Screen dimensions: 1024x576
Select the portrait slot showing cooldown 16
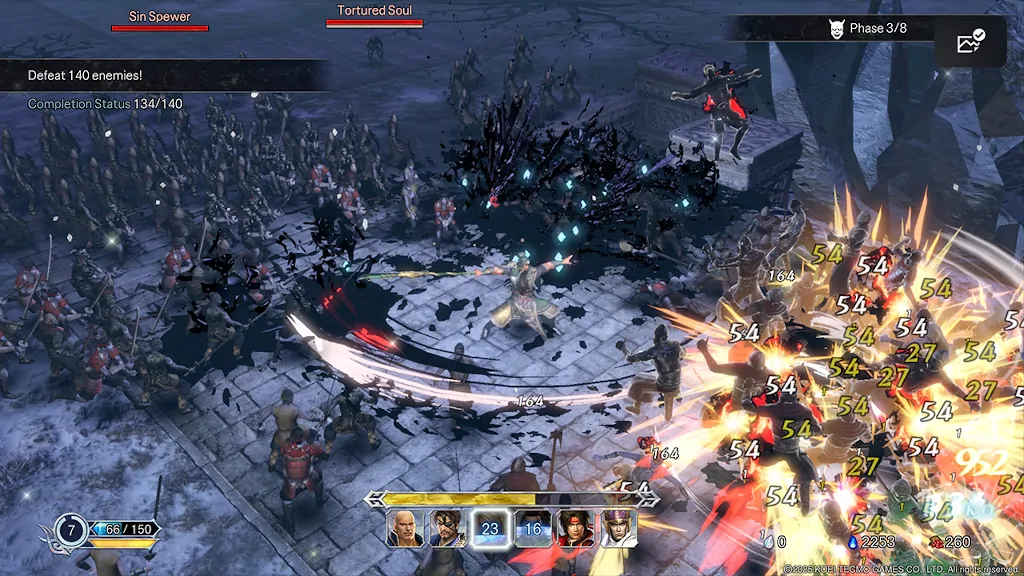tap(533, 528)
